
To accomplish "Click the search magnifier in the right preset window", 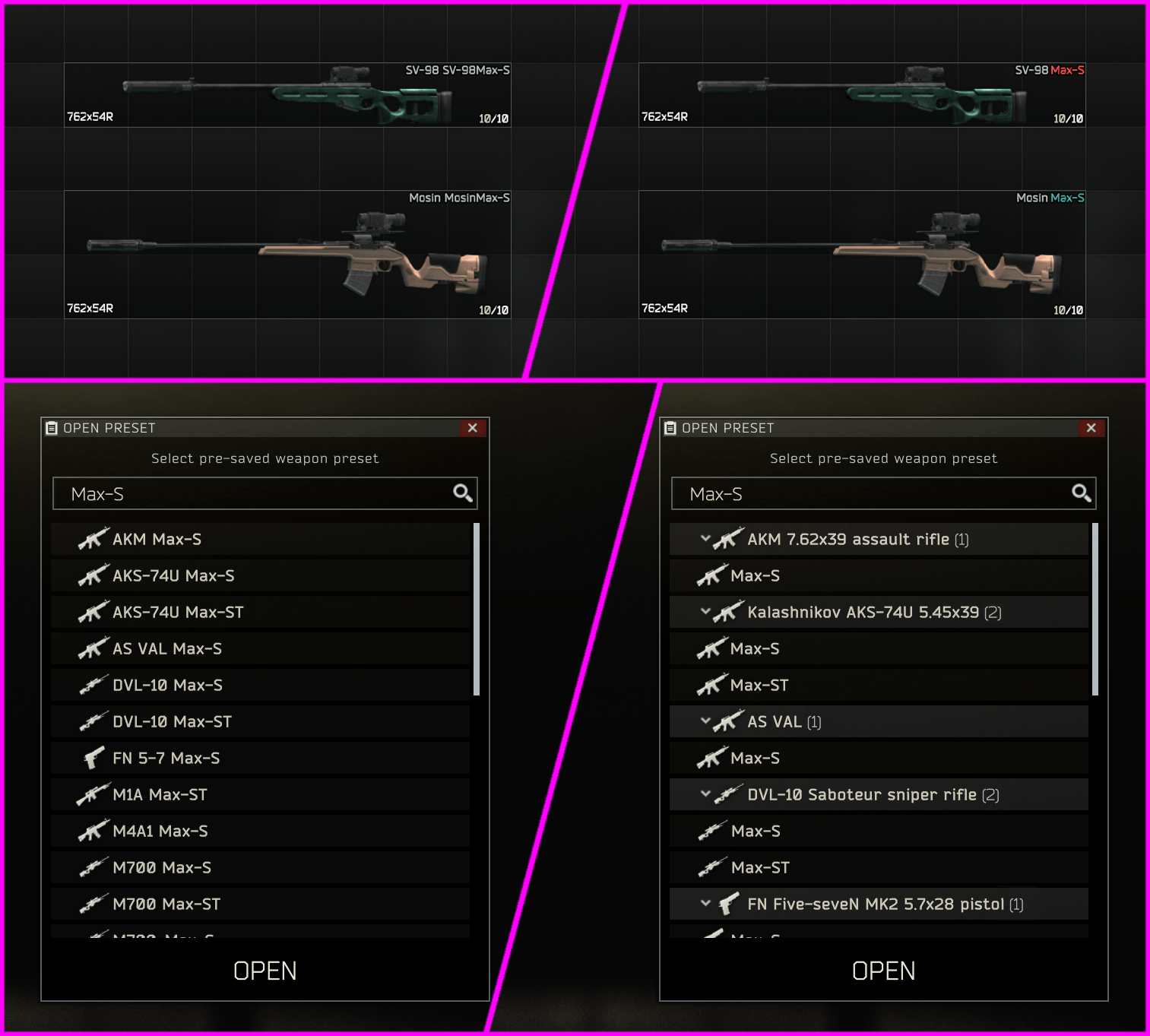I will coord(1082,493).
